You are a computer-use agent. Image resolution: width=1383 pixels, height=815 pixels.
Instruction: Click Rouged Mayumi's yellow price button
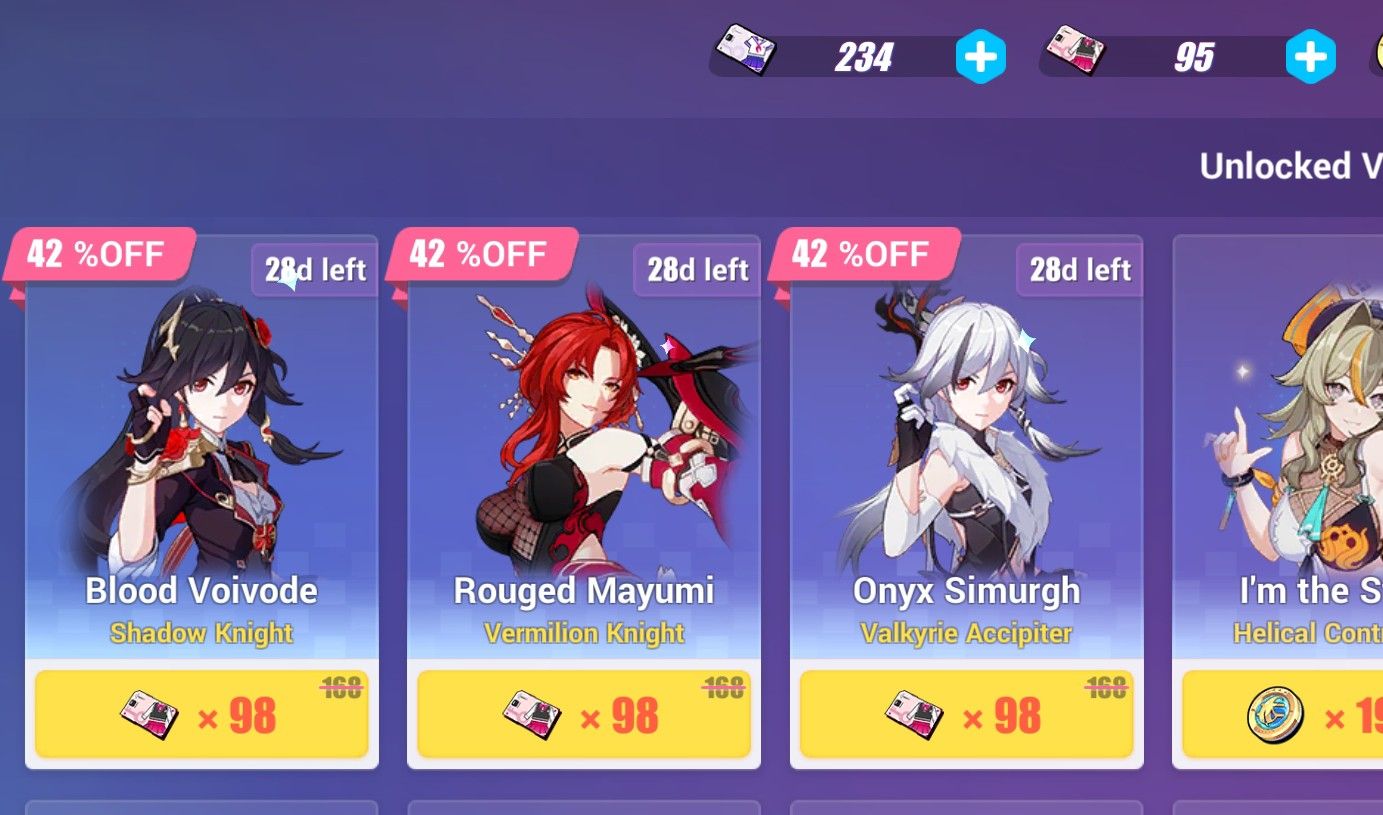pyautogui.click(x=583, y=712)
